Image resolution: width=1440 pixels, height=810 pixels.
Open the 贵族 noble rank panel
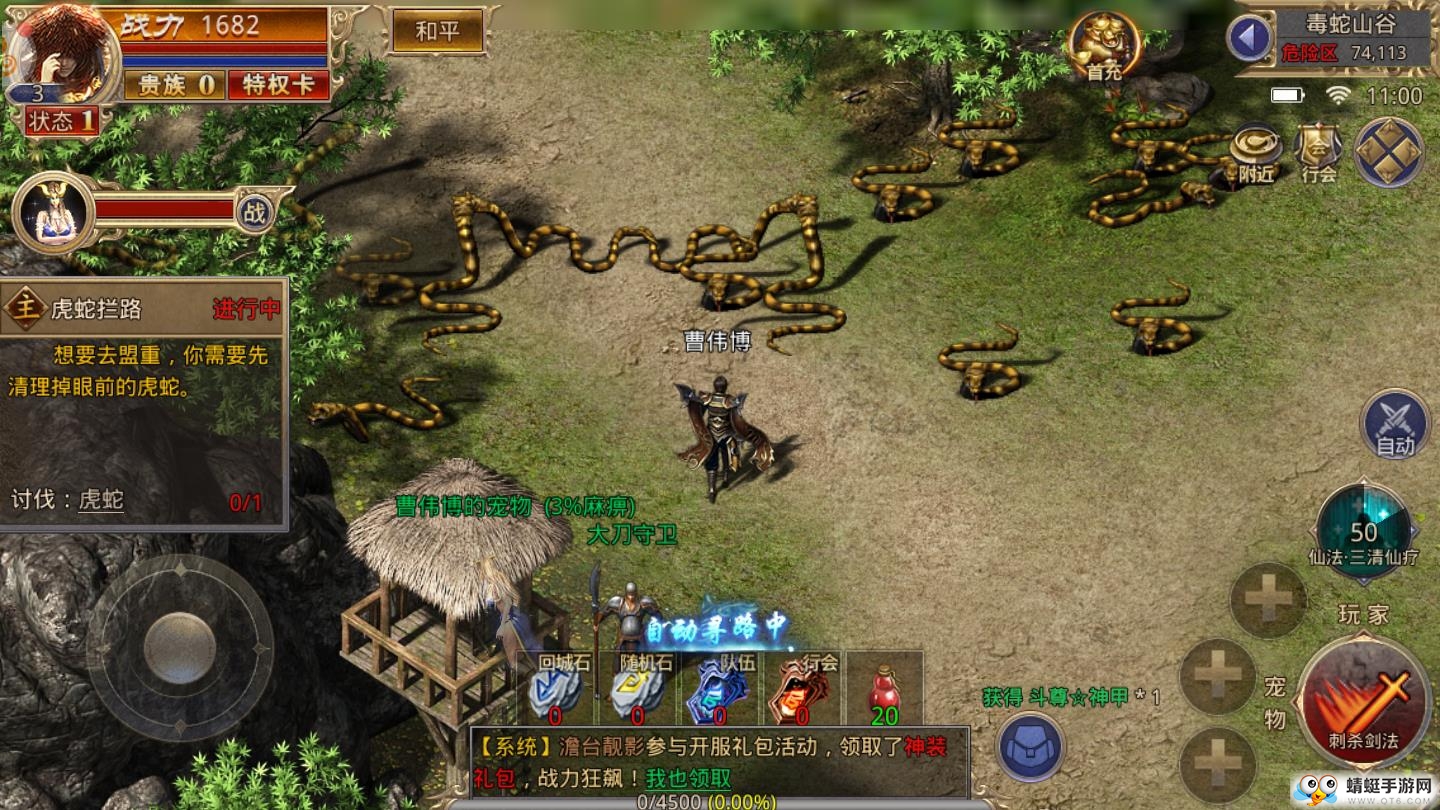point(175,85)
